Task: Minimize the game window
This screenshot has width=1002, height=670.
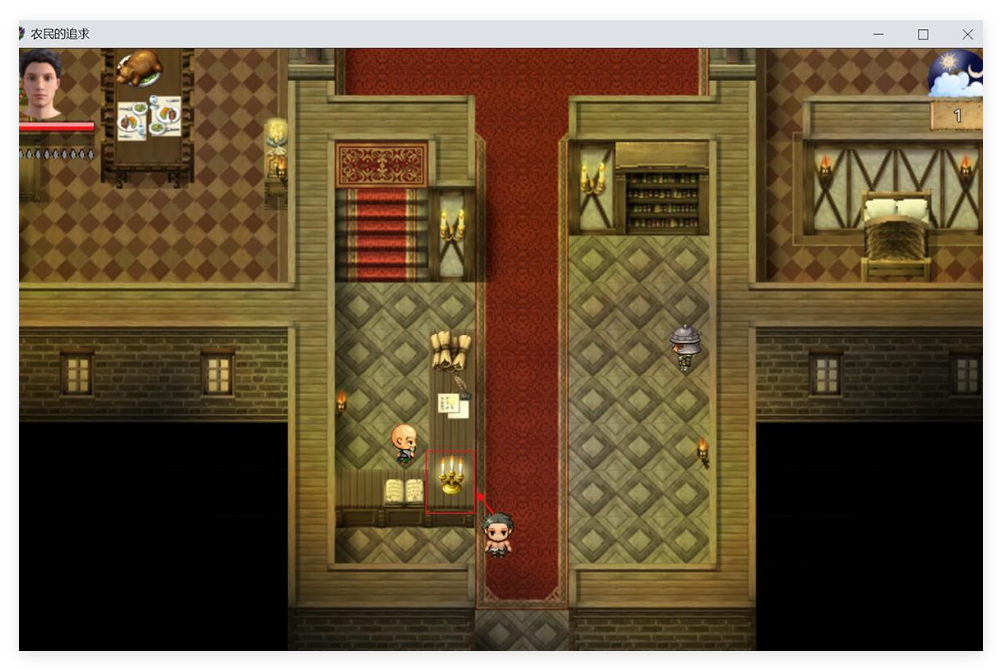Action: (878, 34)
